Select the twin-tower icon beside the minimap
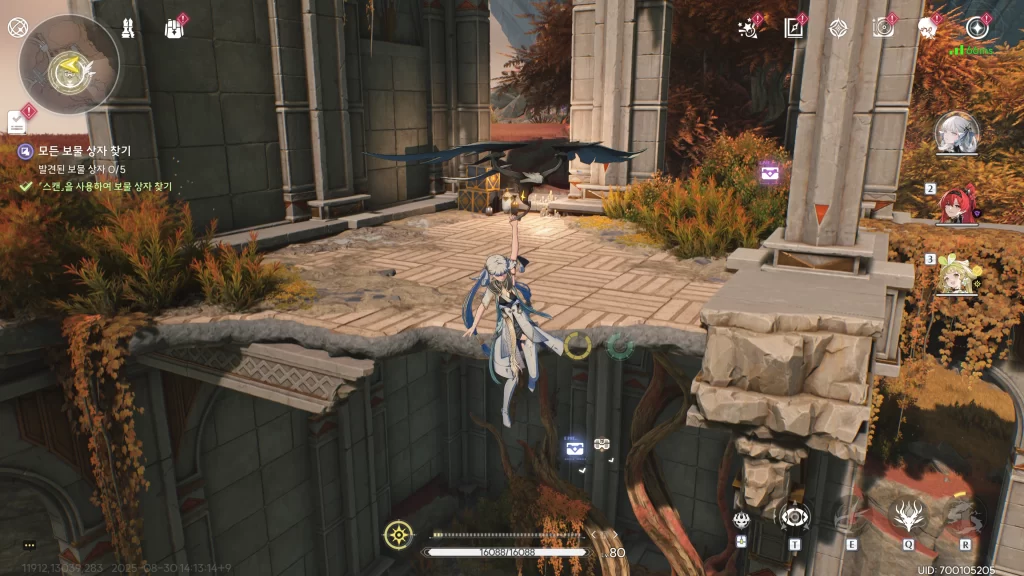Screen dimensions: 1024x576 click(128, 27)
